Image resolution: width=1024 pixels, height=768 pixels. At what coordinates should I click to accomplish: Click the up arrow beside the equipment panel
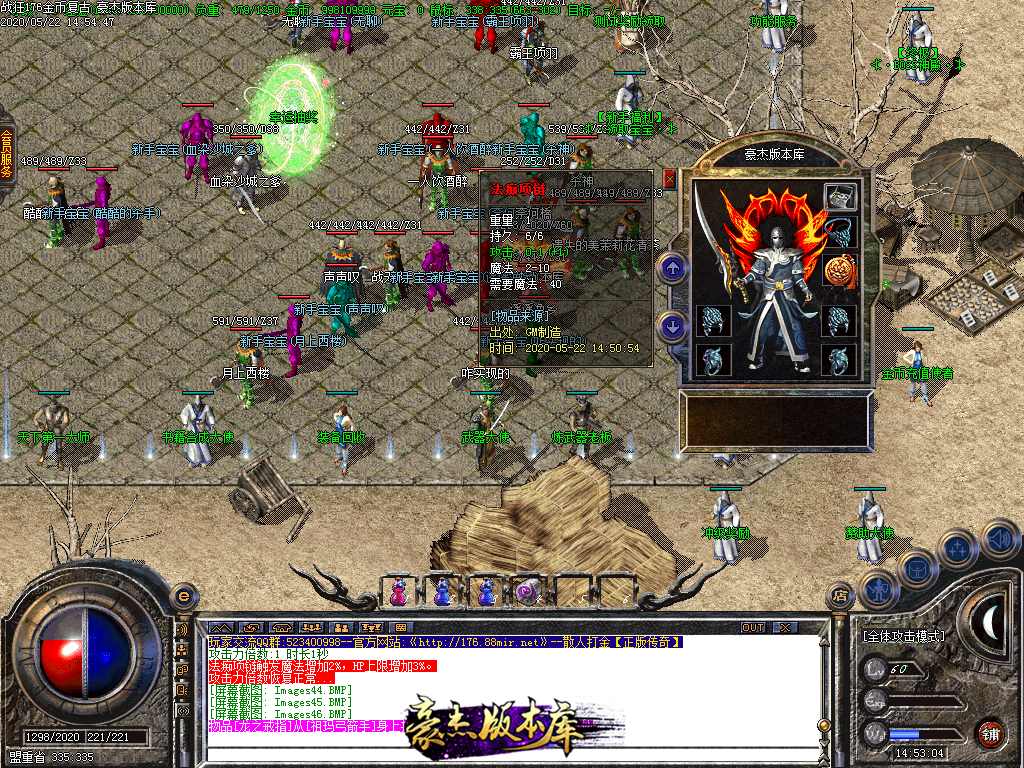pyautogui.click(x=672, y=267)
